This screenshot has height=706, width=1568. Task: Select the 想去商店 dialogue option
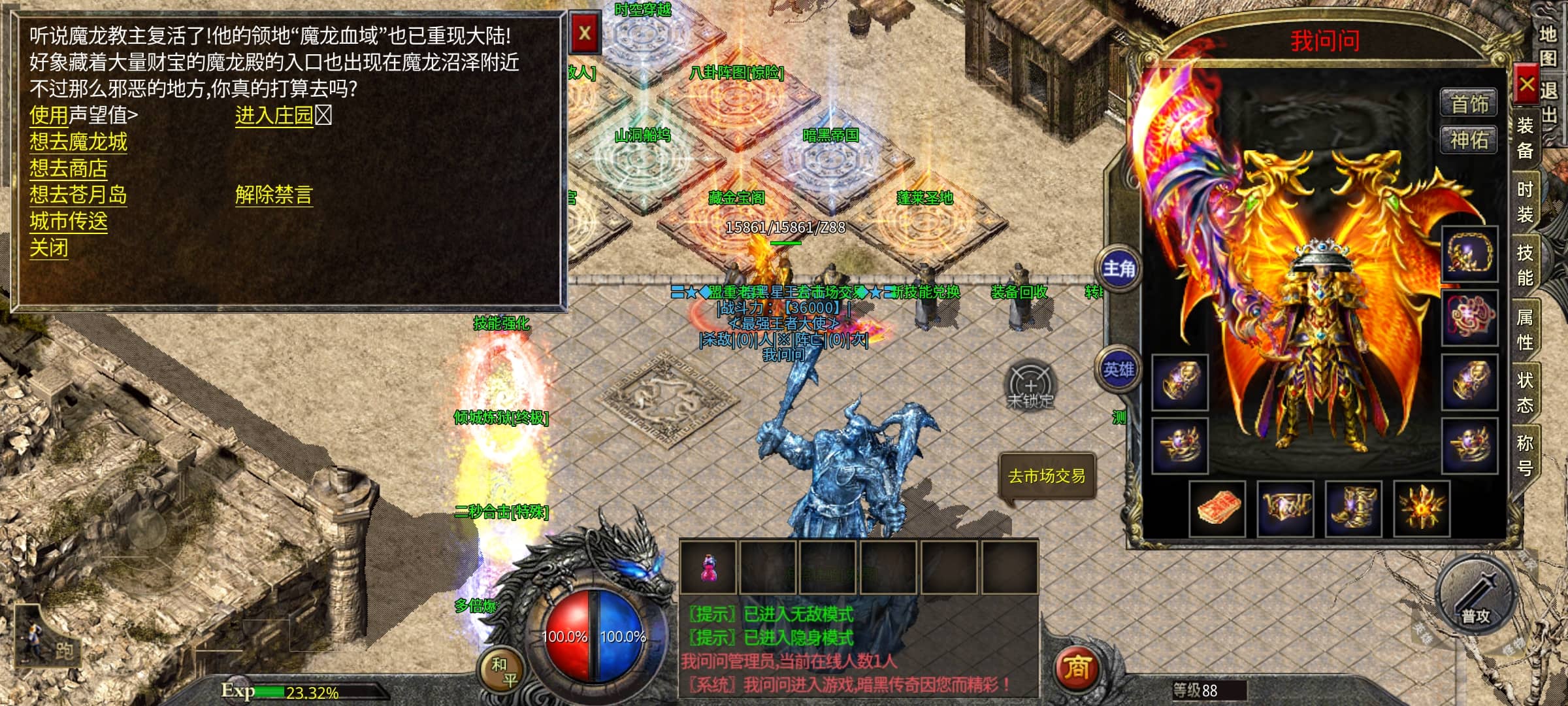click(x=69, y=169)
